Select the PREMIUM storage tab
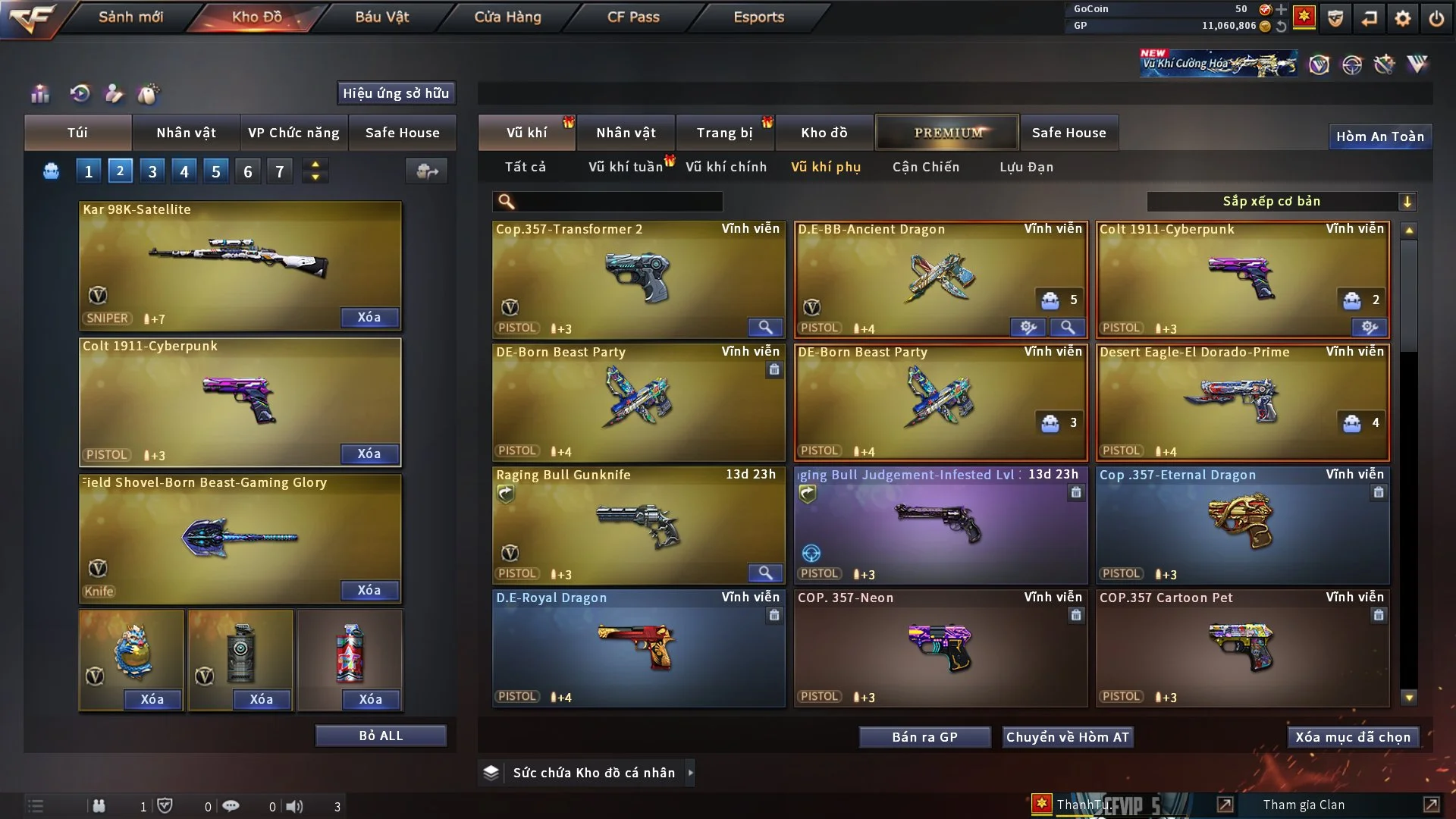The image size is (1456, 819). (x=947, y=133)
